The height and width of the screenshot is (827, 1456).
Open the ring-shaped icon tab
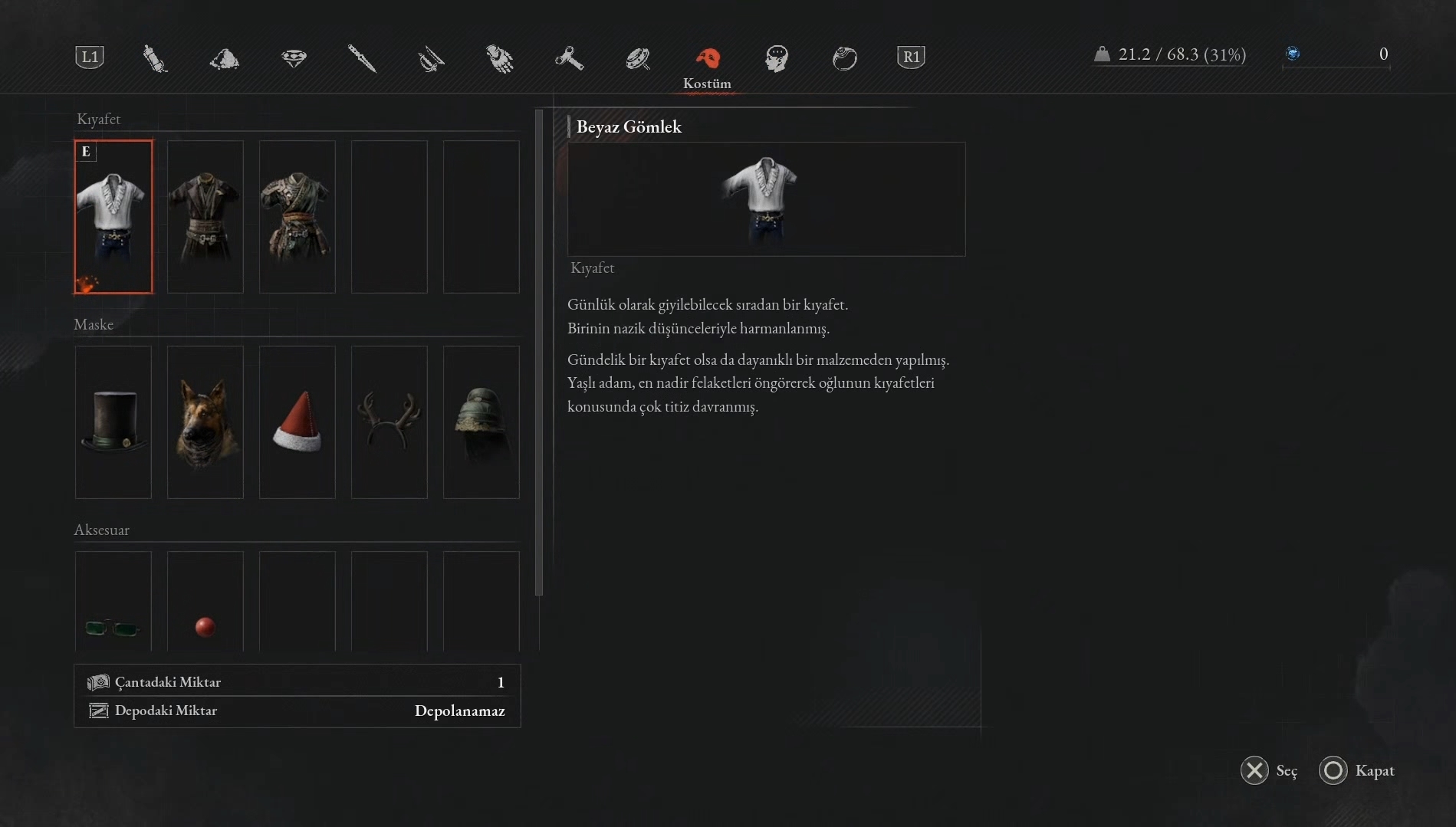point(844,58)
